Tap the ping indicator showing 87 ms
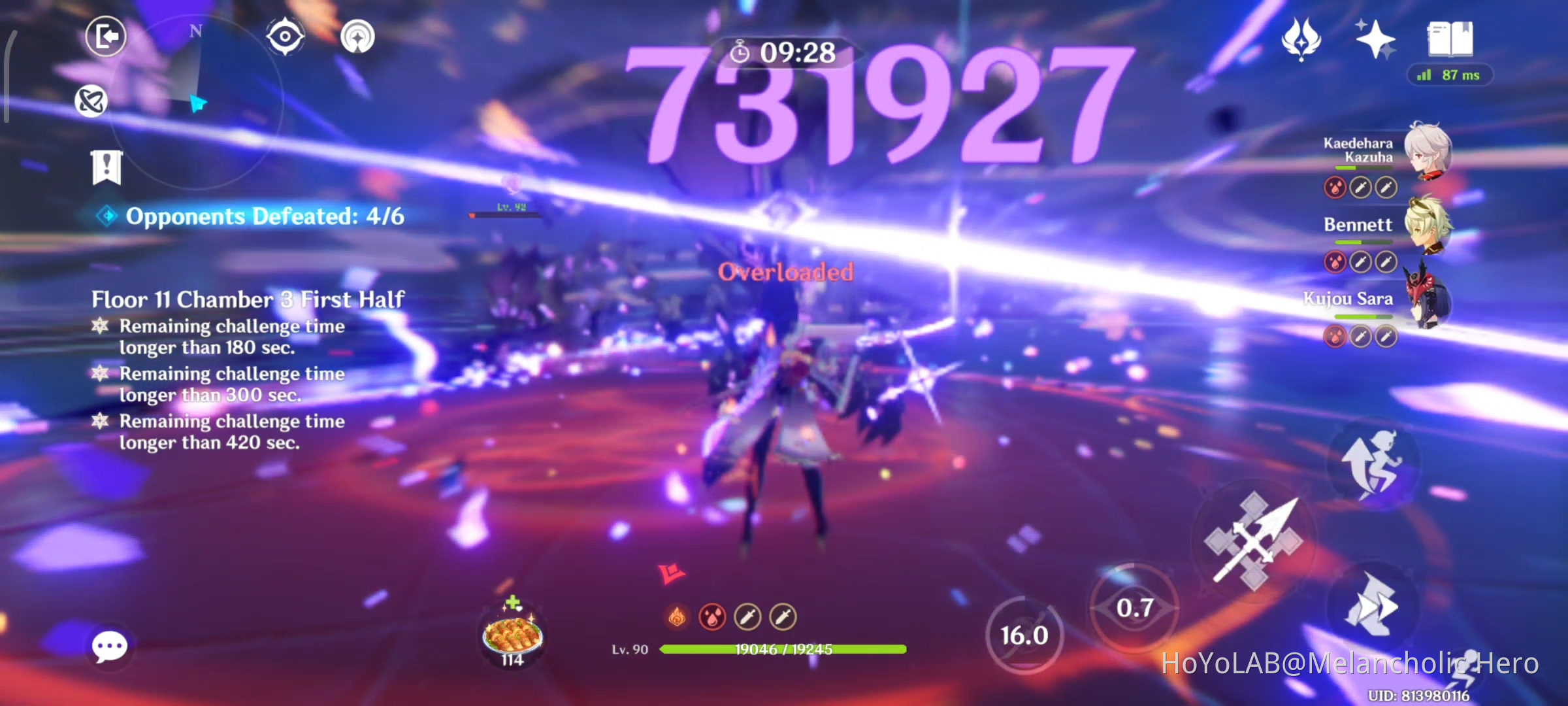The height and width of the screenshot is (706, 1568). [1449, 76]
